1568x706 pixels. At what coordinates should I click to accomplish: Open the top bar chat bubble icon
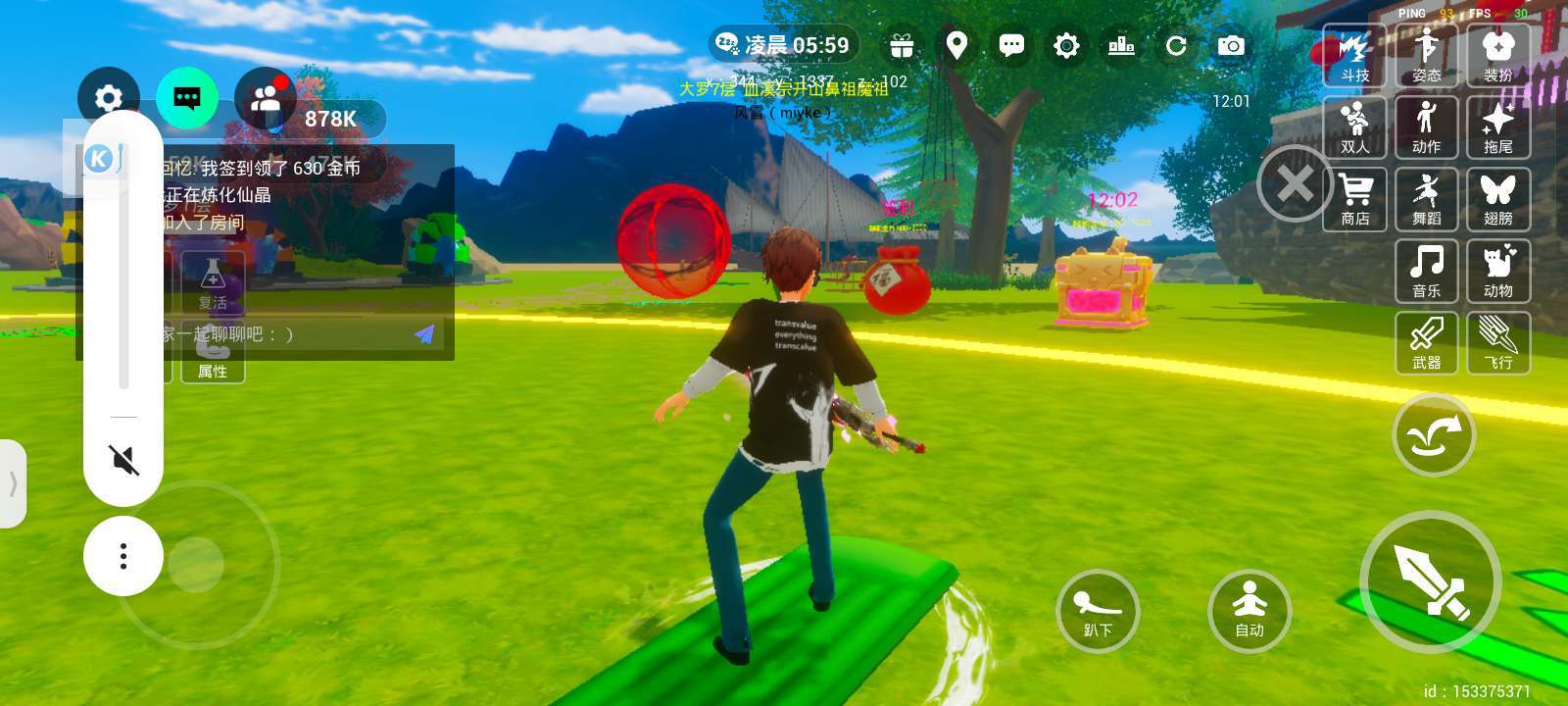[1011, 45]
